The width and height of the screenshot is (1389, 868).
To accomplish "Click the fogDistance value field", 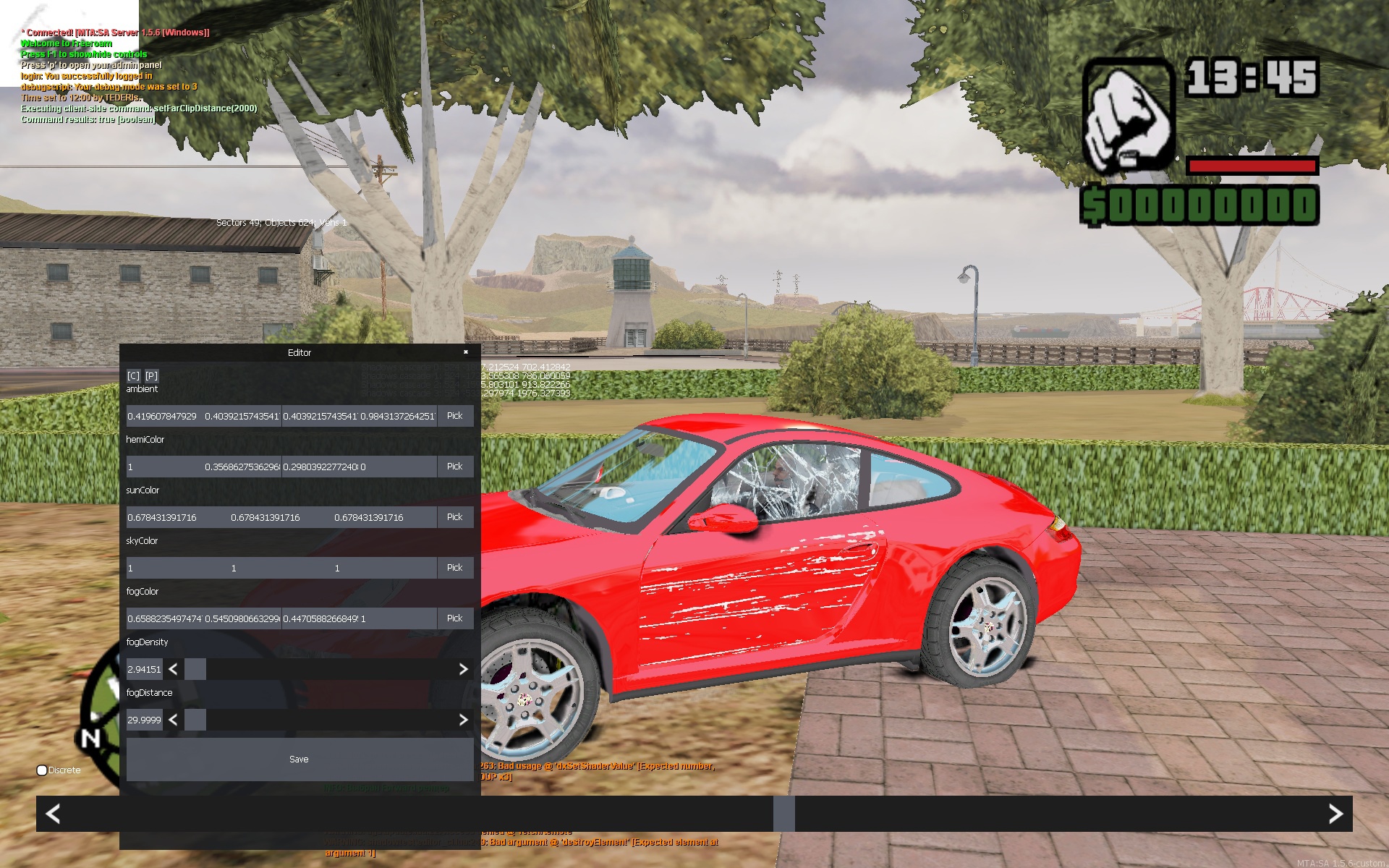I will 144,720.
